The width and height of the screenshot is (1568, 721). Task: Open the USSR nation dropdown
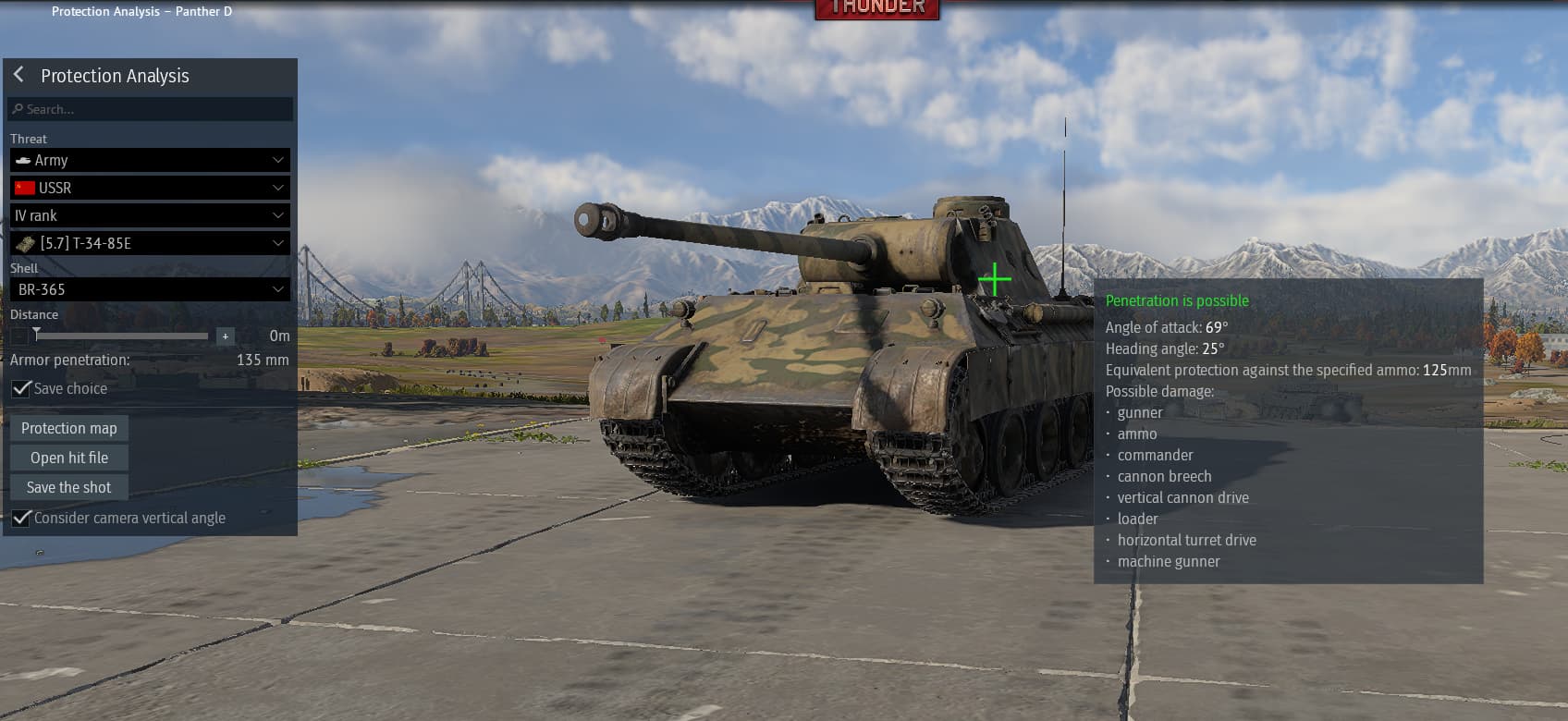(x=150, y=188)
